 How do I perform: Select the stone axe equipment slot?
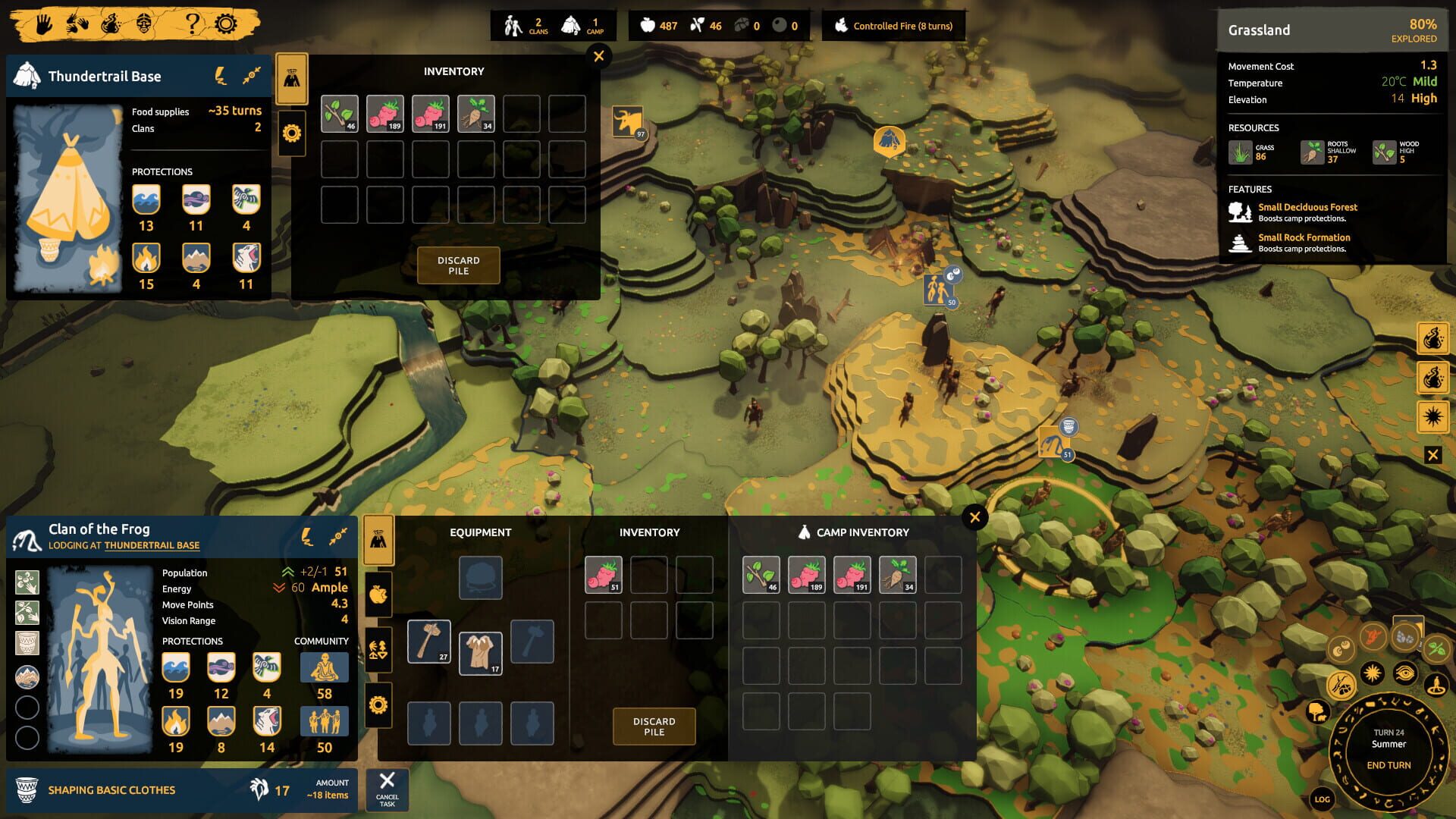pyautogui.click(x=429, y=642)
